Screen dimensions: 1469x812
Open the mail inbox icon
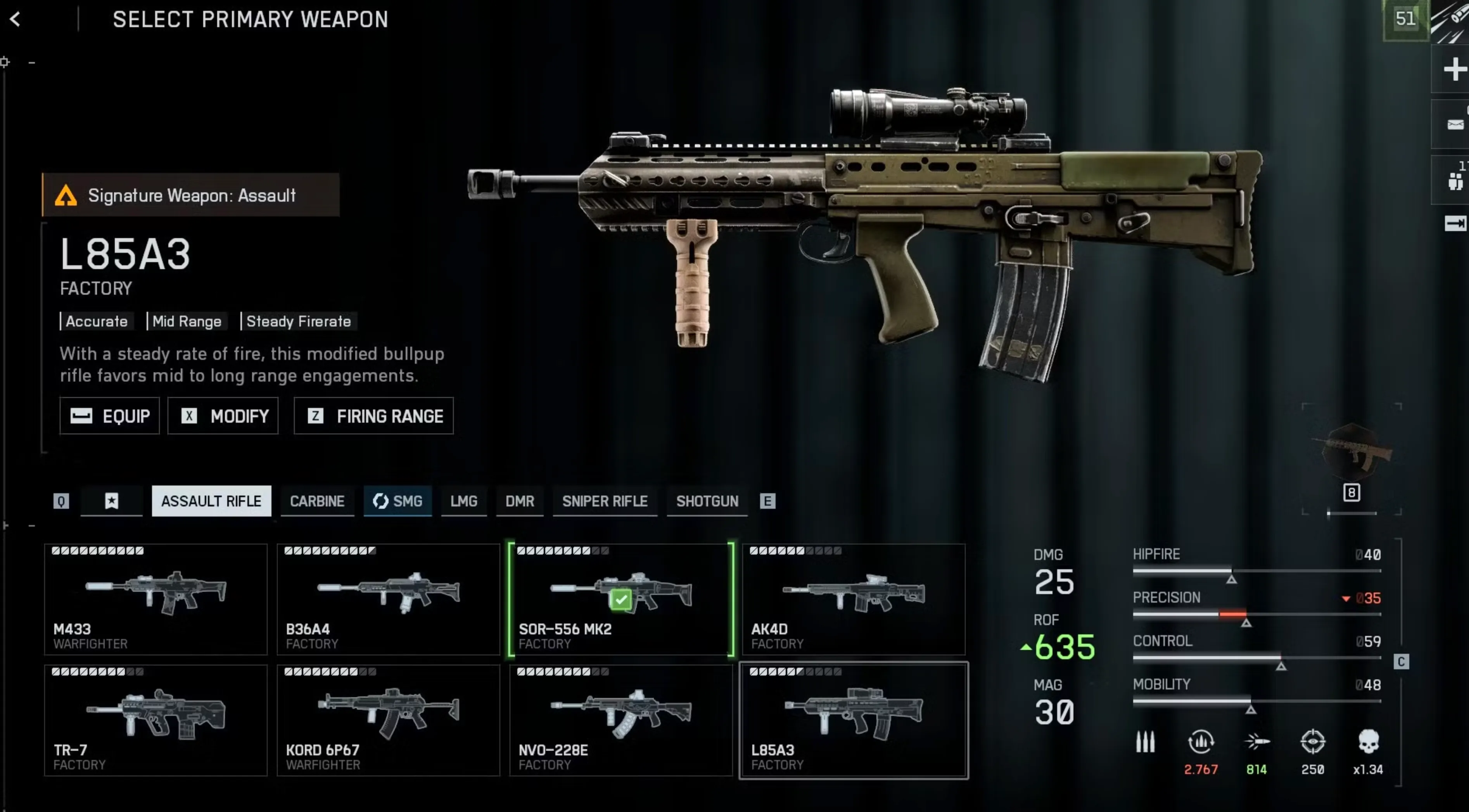[x=1456, y=124]
